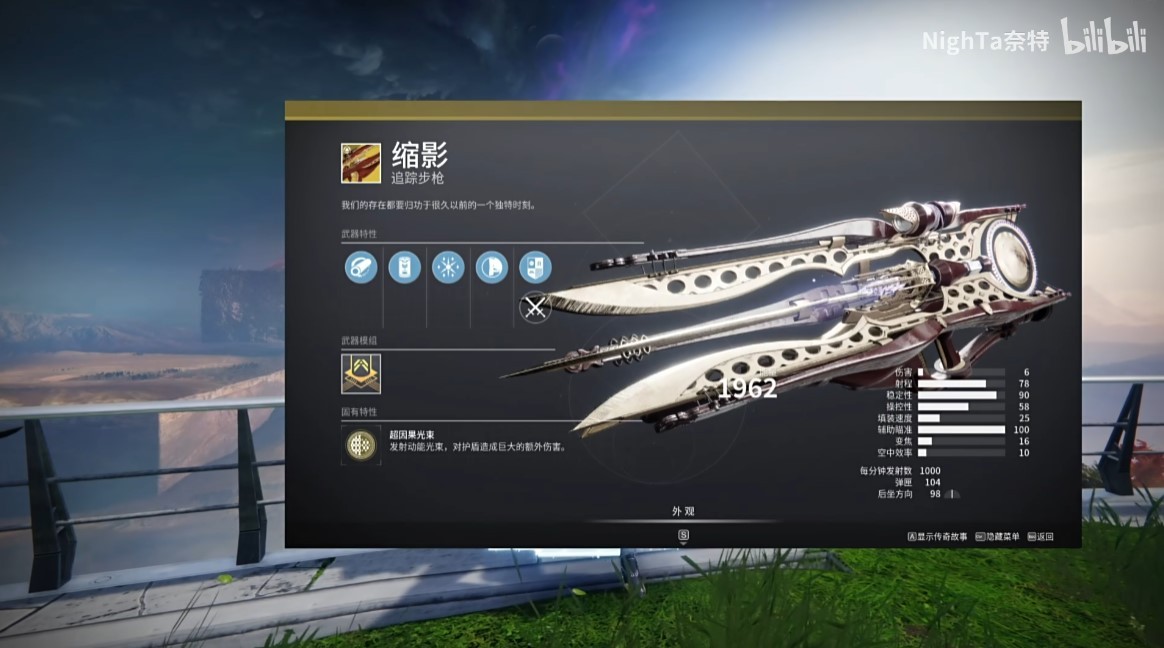Show the lore via 显示传奇故事
The width and height of the screenshot is (1164, 648).
(x=938, y=537)
